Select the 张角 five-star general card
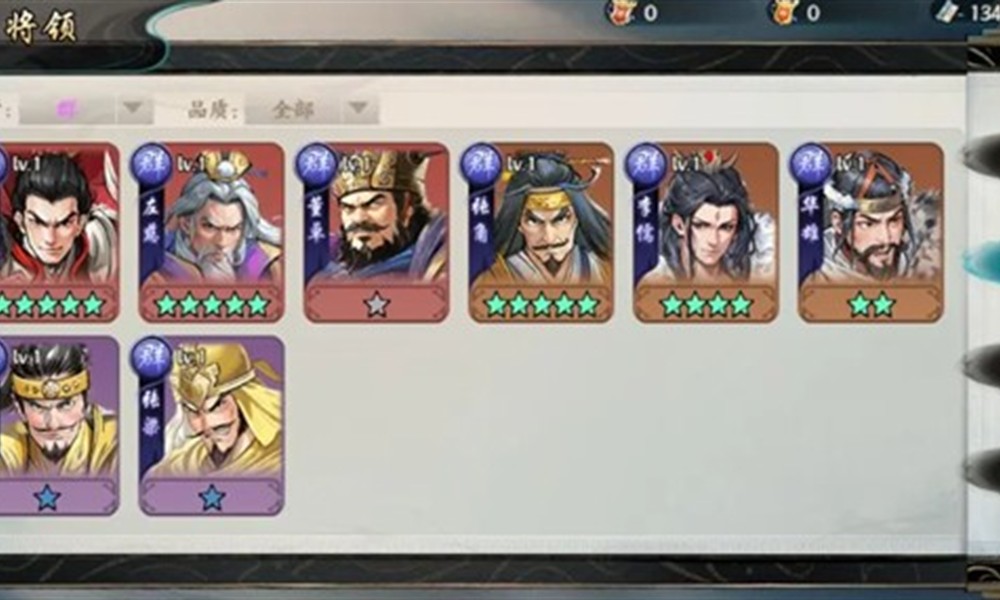1000x600 pixels. pos(541,232)
